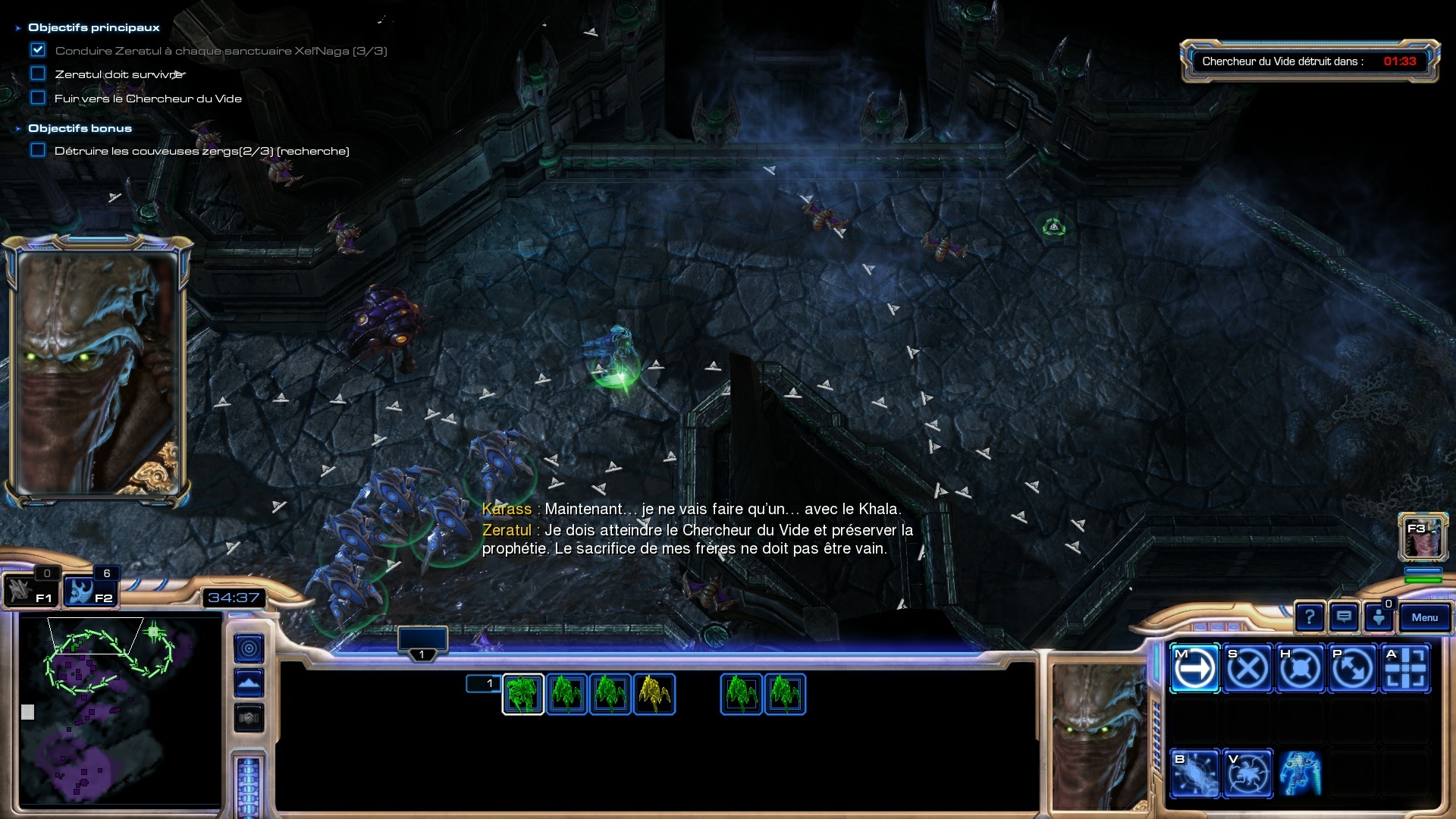Activate the minimap ping button

(249, 648)
